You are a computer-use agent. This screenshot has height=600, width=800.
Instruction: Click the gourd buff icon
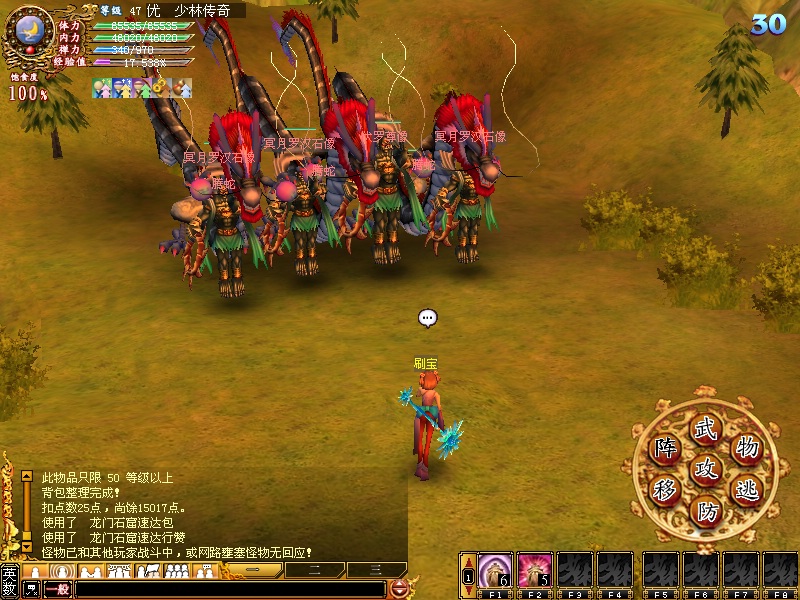184,88
